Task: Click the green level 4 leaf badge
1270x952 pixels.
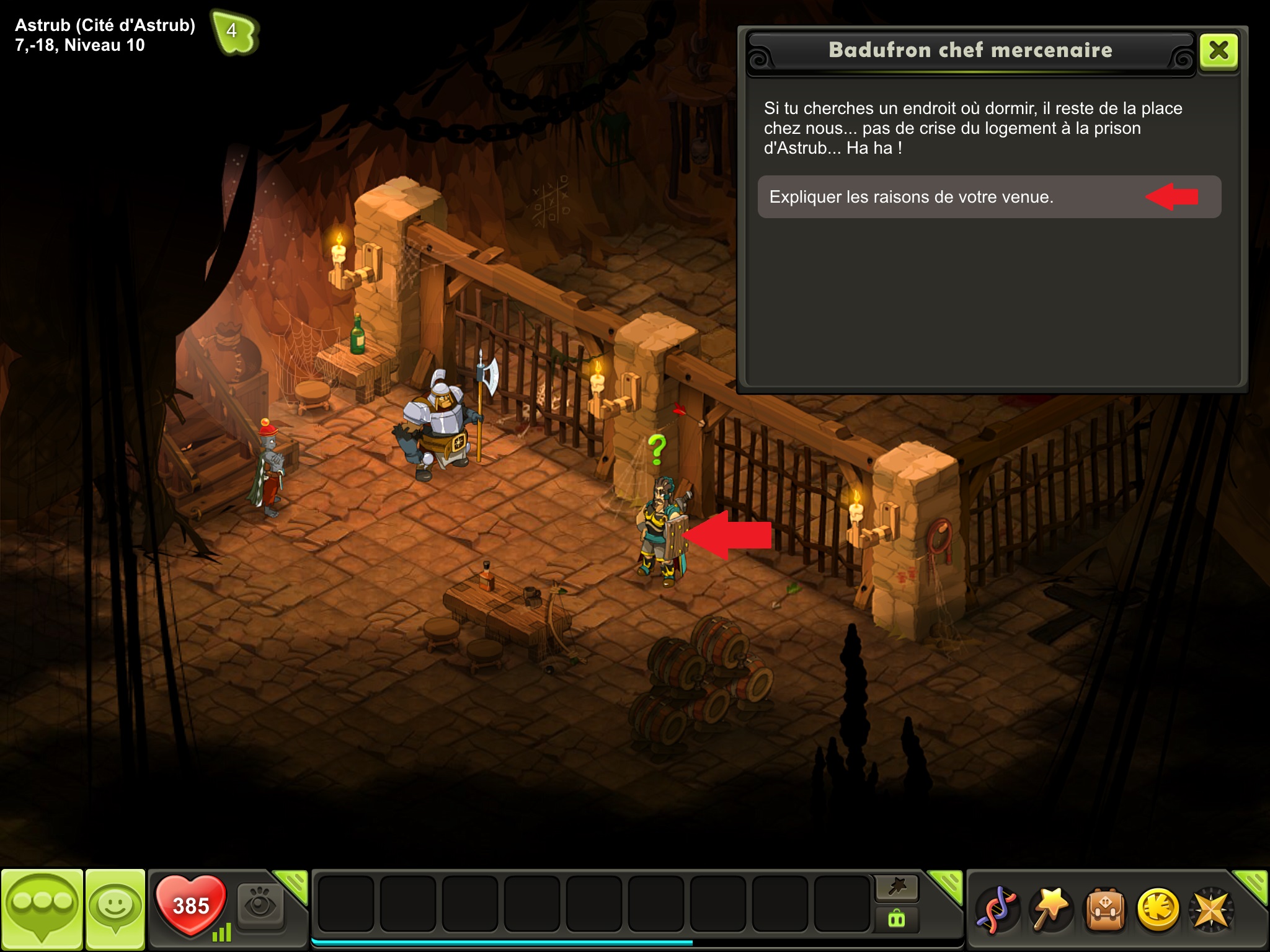Action: (x=234, y=32)
